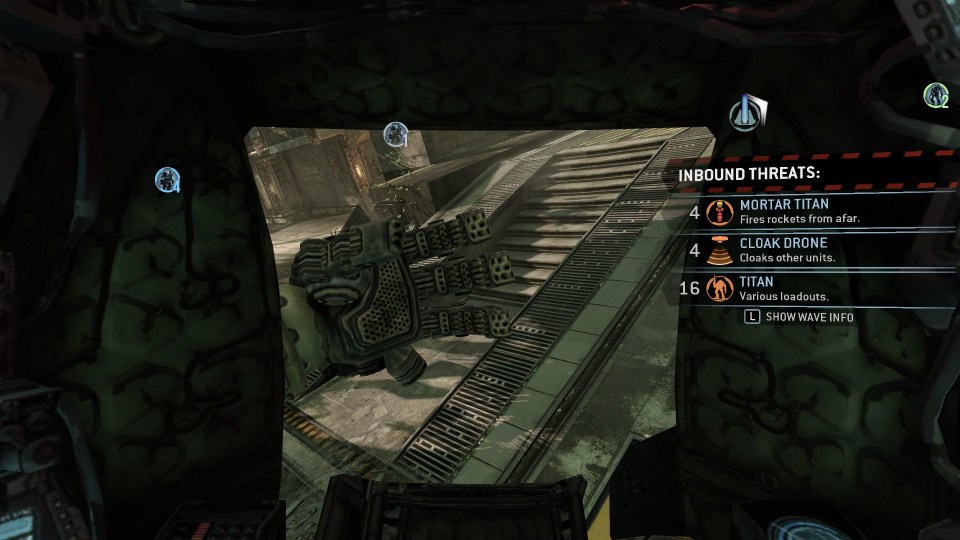This screenshot has height=540, width=960.
Task: Select the Mortar Titan threat entry
Action: [785, 211]
